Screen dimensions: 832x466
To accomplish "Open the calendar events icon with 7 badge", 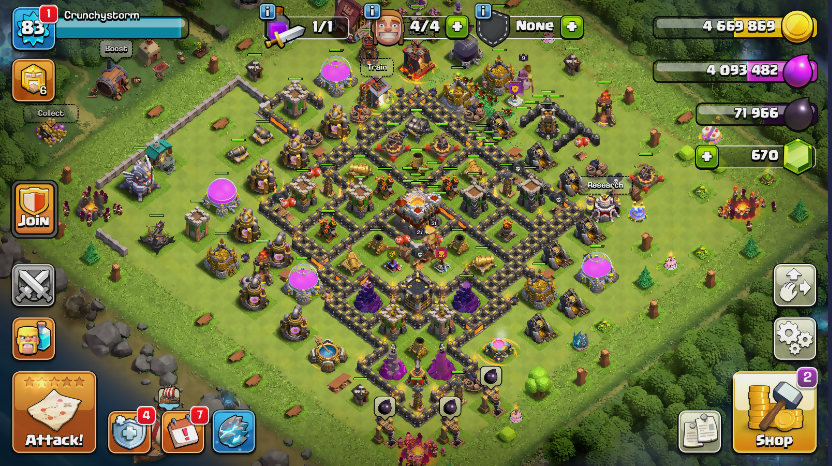I will pyautogui.click(x=181, y=431).
